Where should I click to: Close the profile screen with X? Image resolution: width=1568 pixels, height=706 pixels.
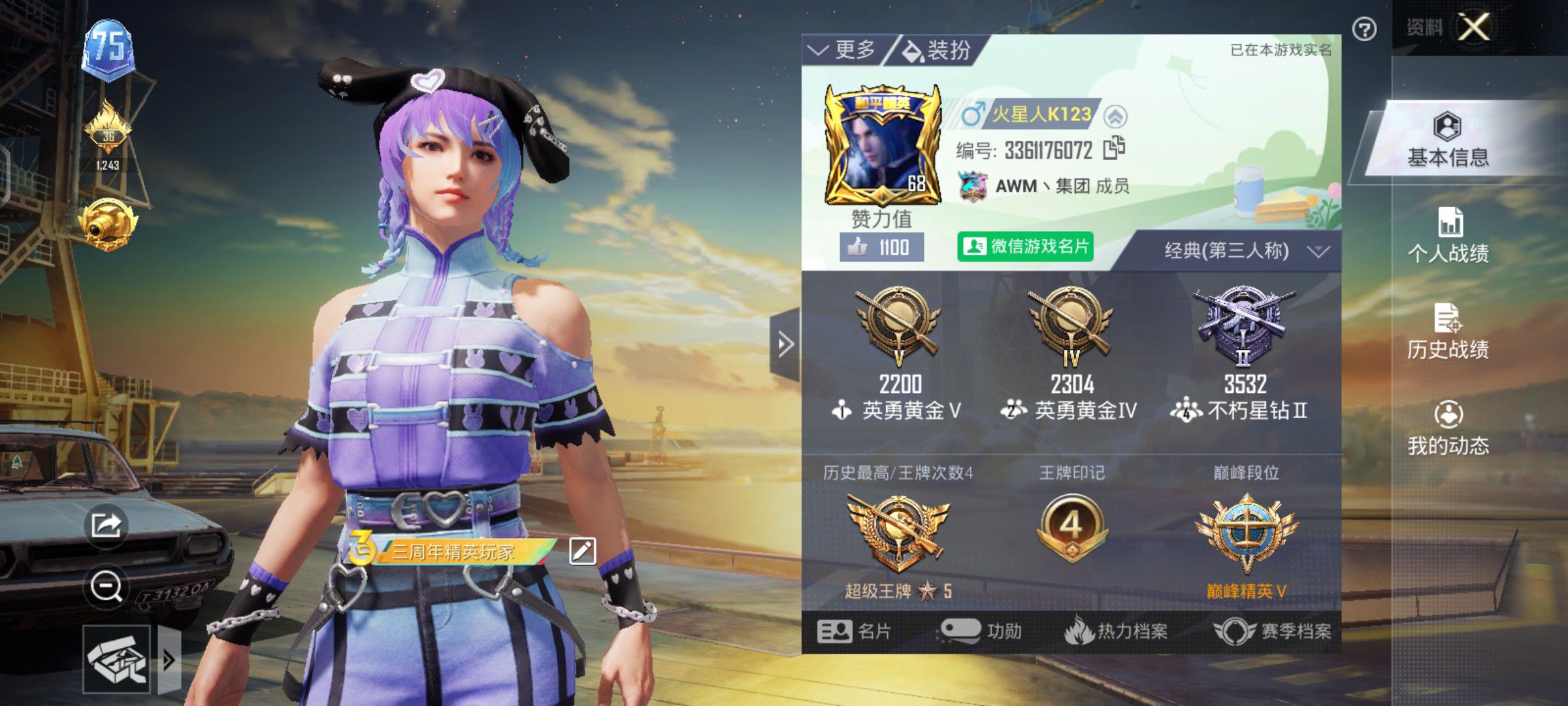pos(1474,27)
